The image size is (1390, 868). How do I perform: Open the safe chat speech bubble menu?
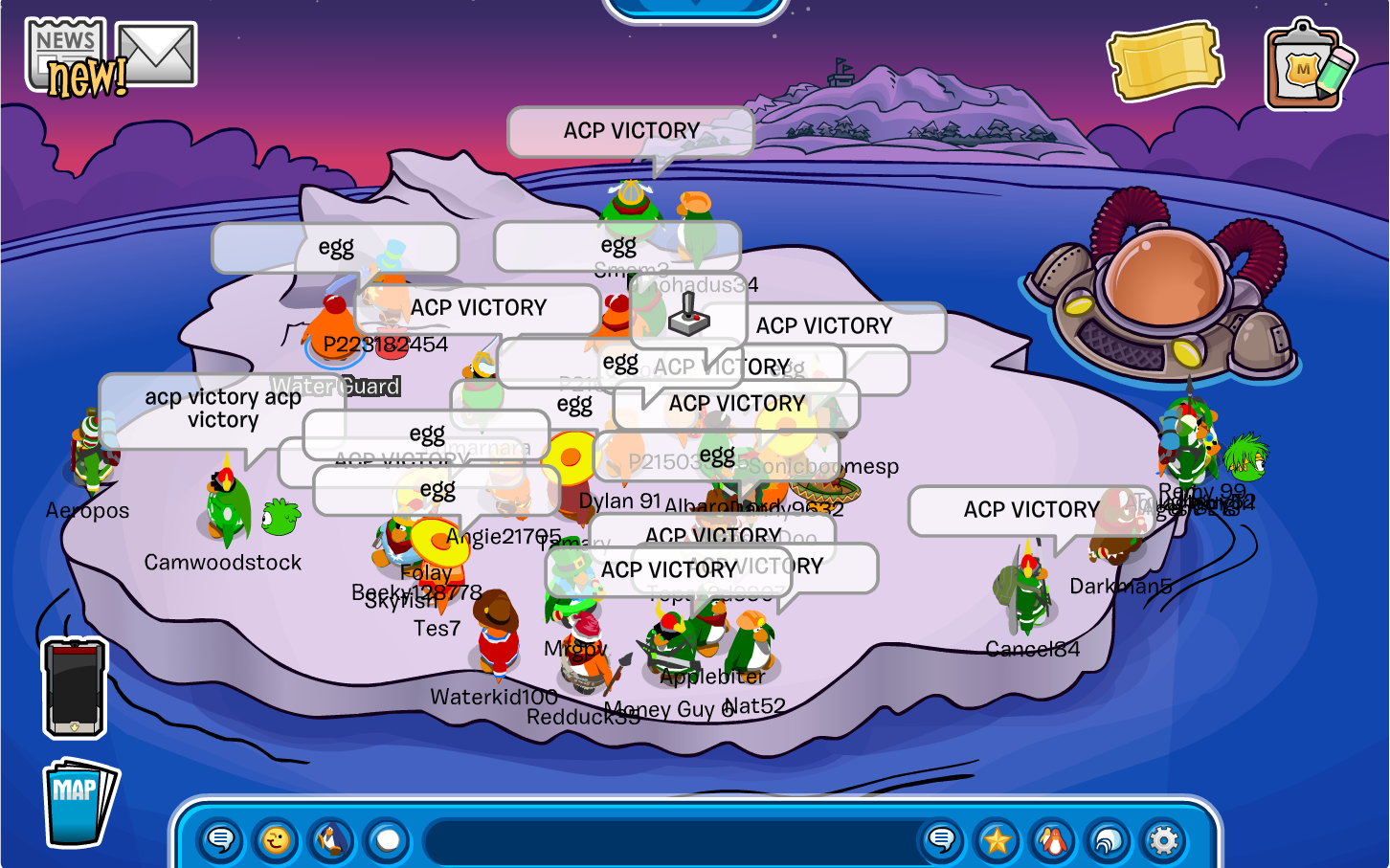coord(221,840)
